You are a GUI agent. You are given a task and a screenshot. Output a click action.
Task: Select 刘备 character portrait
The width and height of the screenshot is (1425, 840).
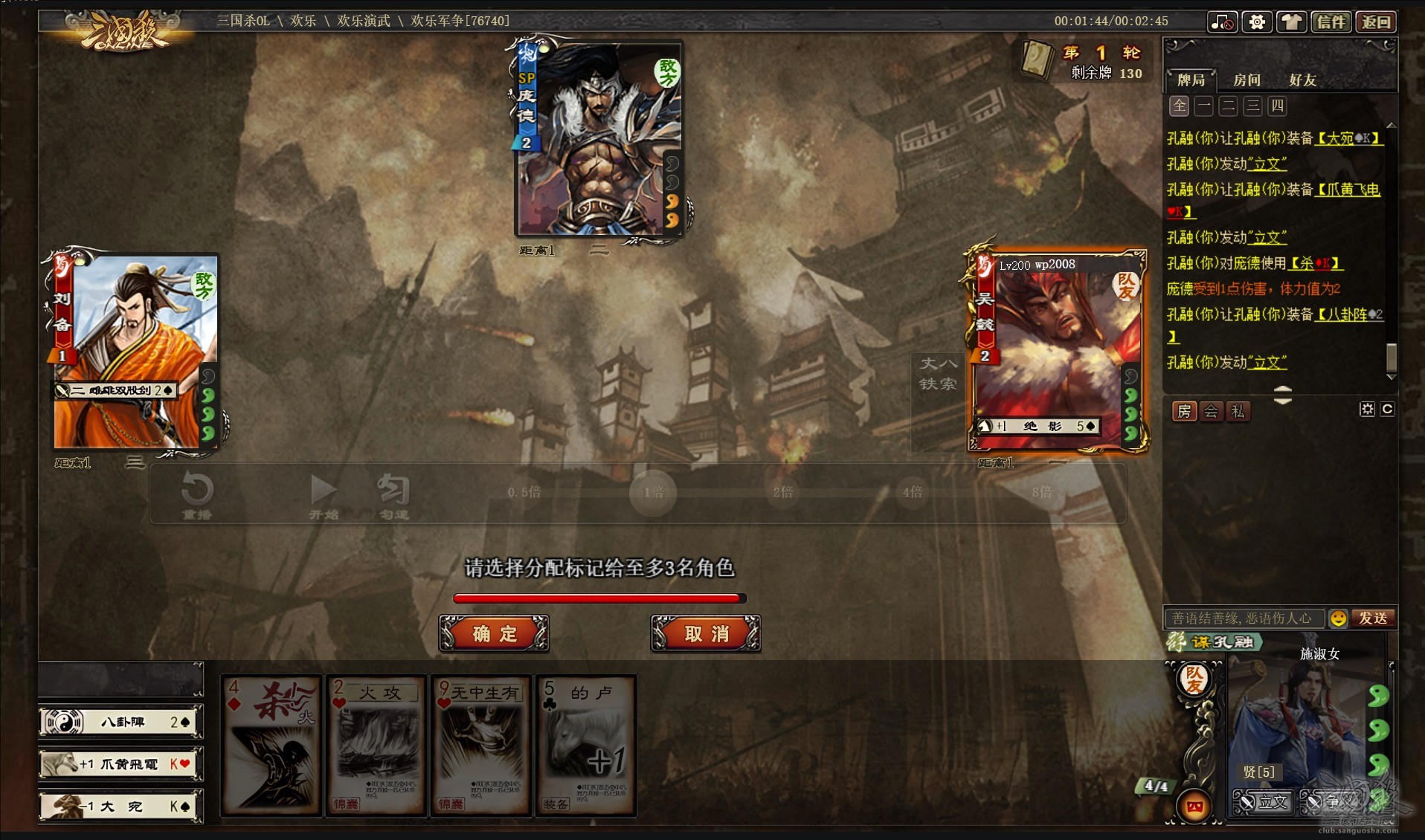[135, 351]
